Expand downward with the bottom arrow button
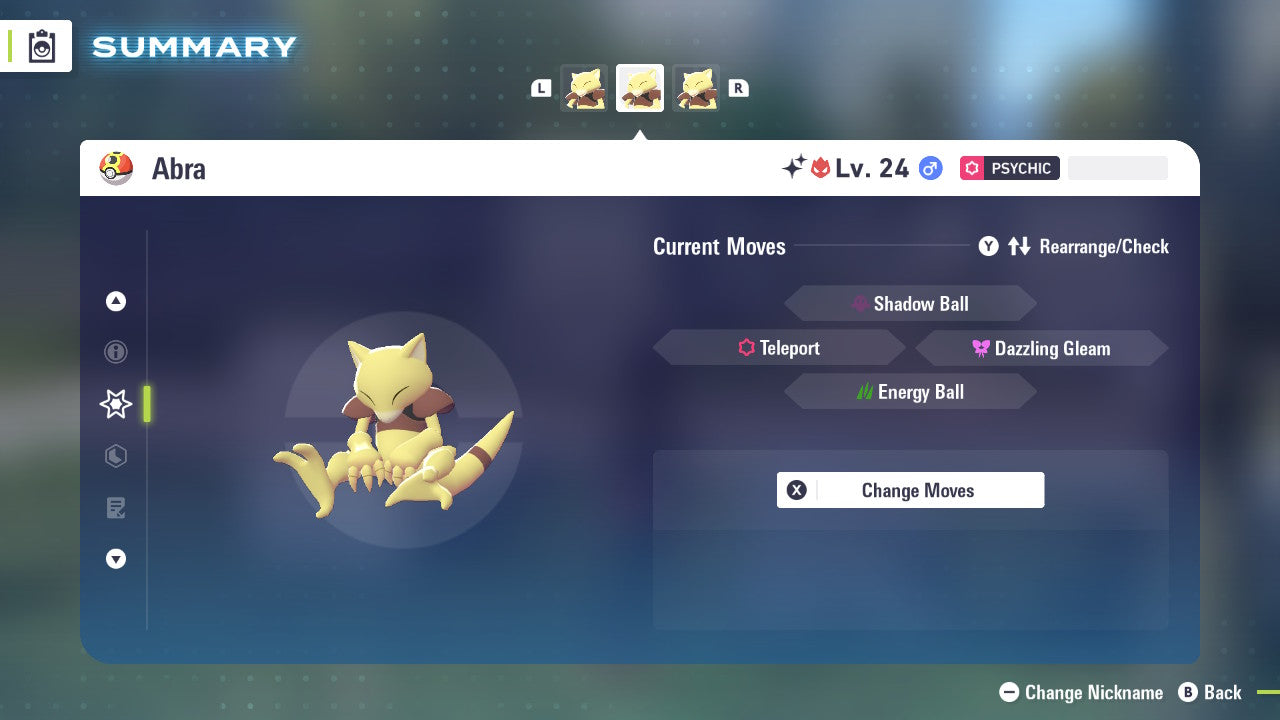The image size is (1280, 720). pyautogui.click(x=116, y=559)
